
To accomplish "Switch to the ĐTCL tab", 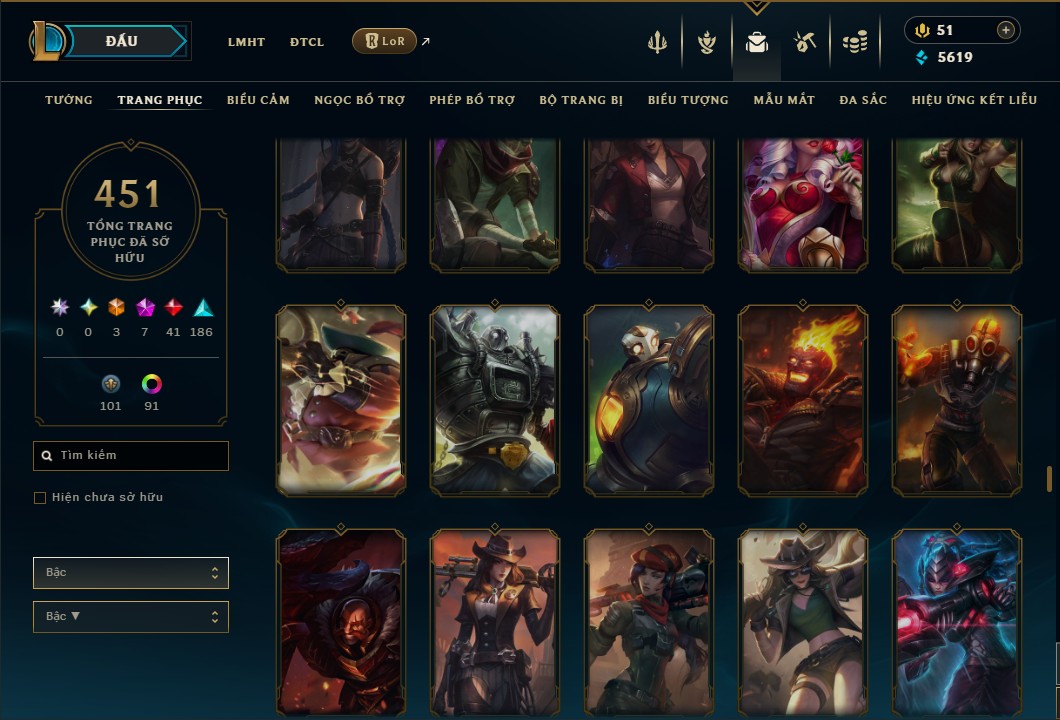I will [x=307, y=42].
